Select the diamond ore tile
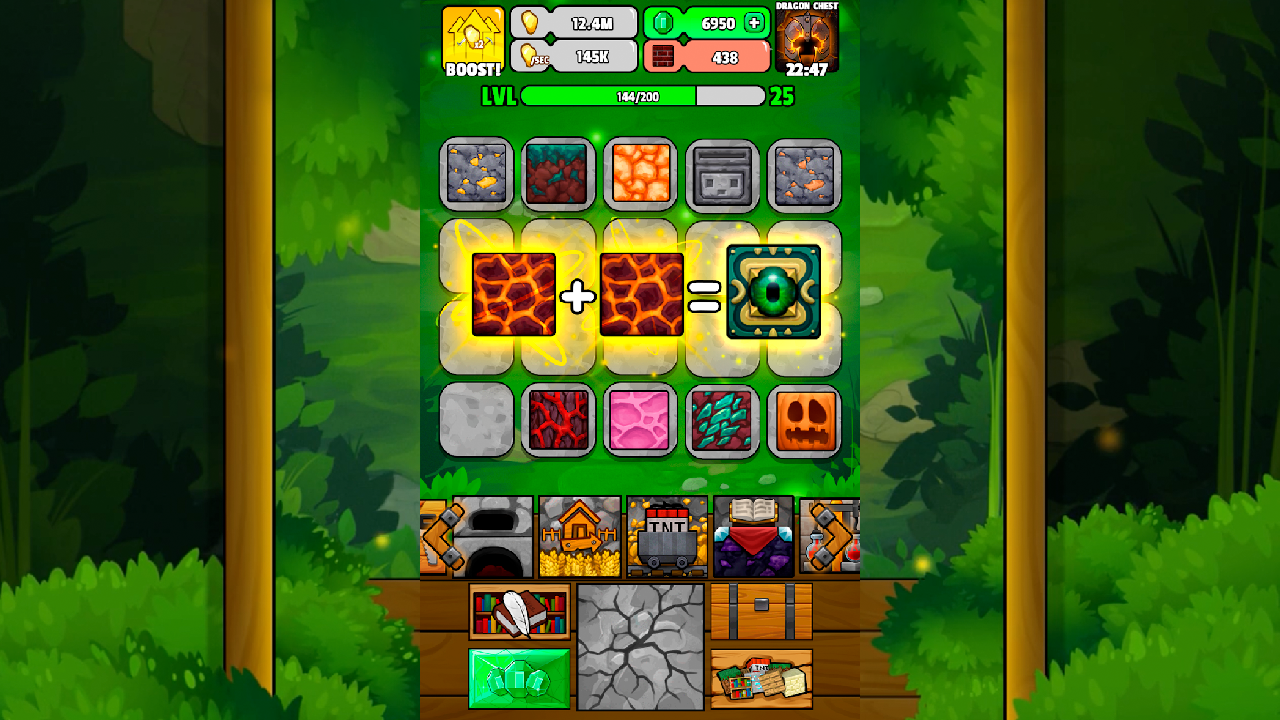 coord(722,422)
